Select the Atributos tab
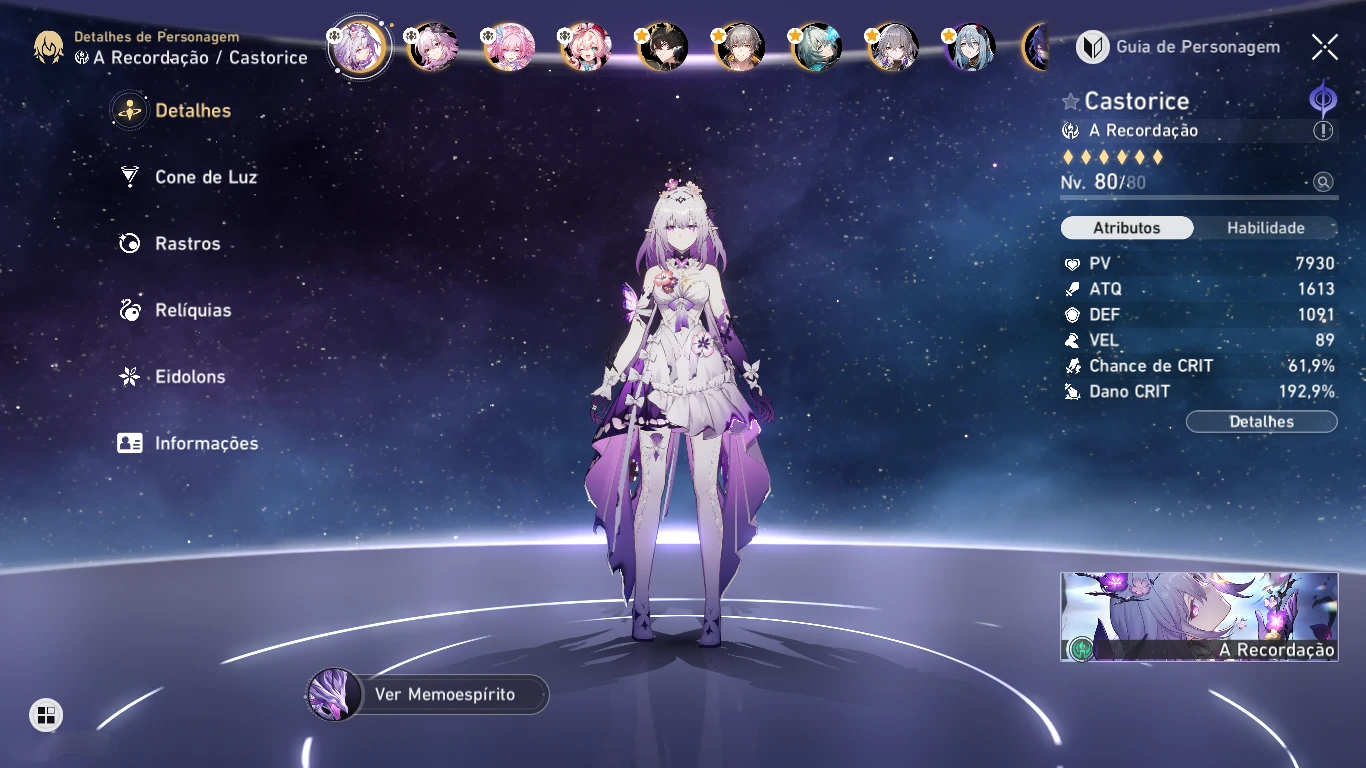The height and width of the screenshot is (768, 1366). 1127,228
